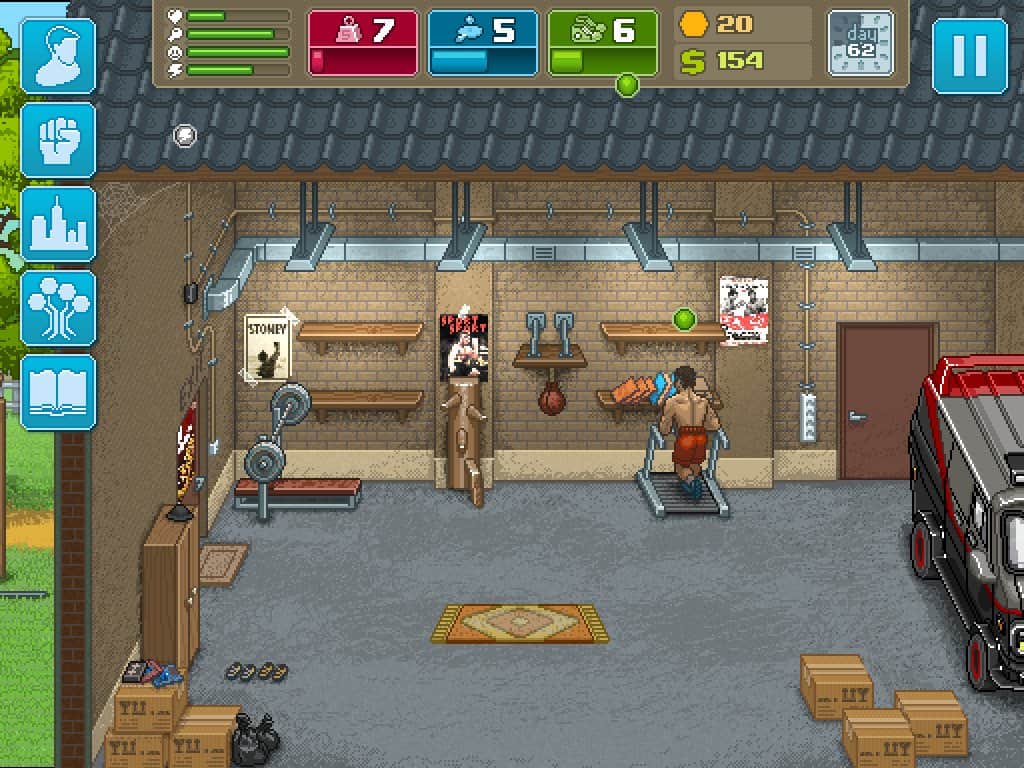Open the city skyline map
Viewport: 1024px width, 768px height.
[59, 224]
